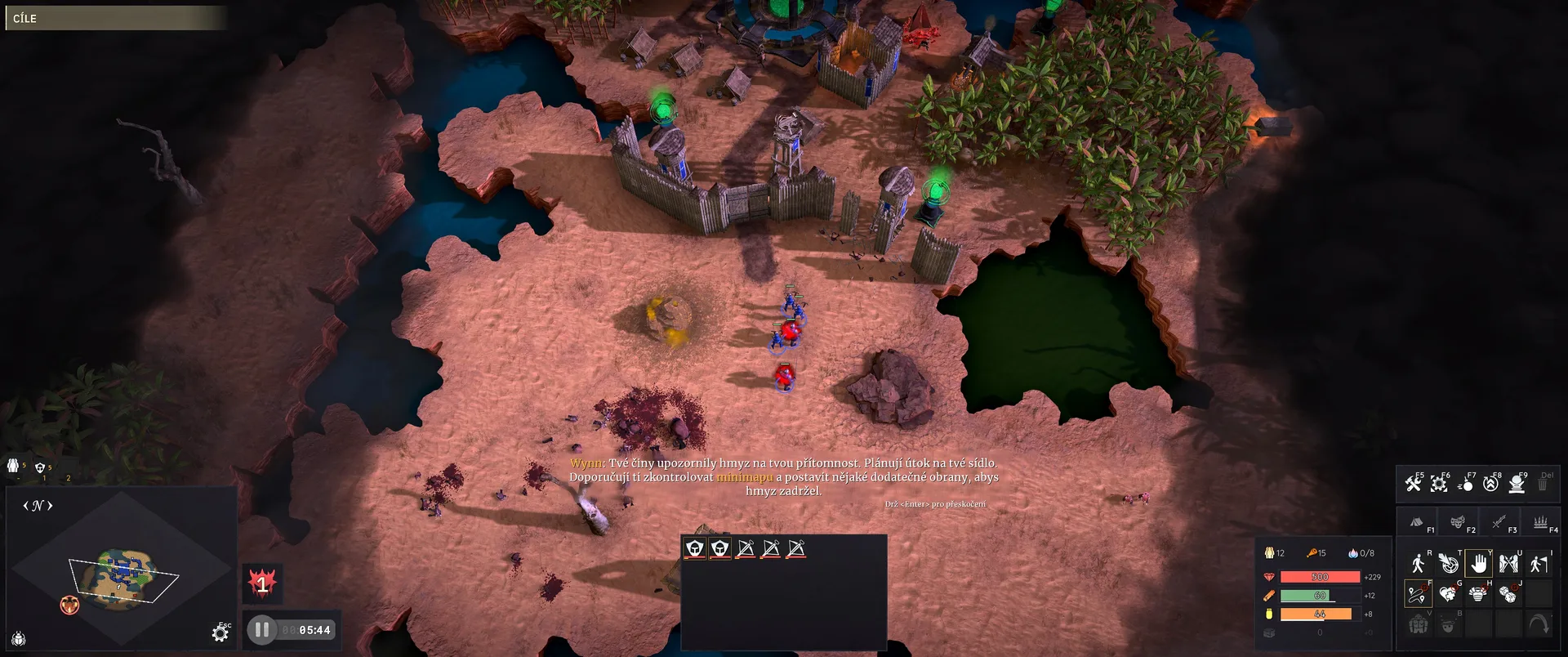Activate the walking figure move command
Image resolution: width=1568 pixels, height=657 pixels.
(1418, 564)
